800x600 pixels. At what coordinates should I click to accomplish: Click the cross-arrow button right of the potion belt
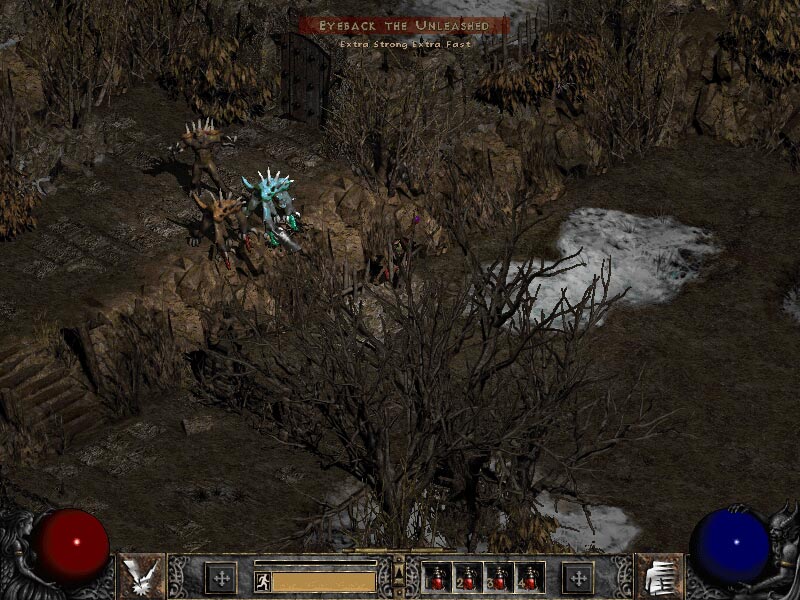click(578, 578)
